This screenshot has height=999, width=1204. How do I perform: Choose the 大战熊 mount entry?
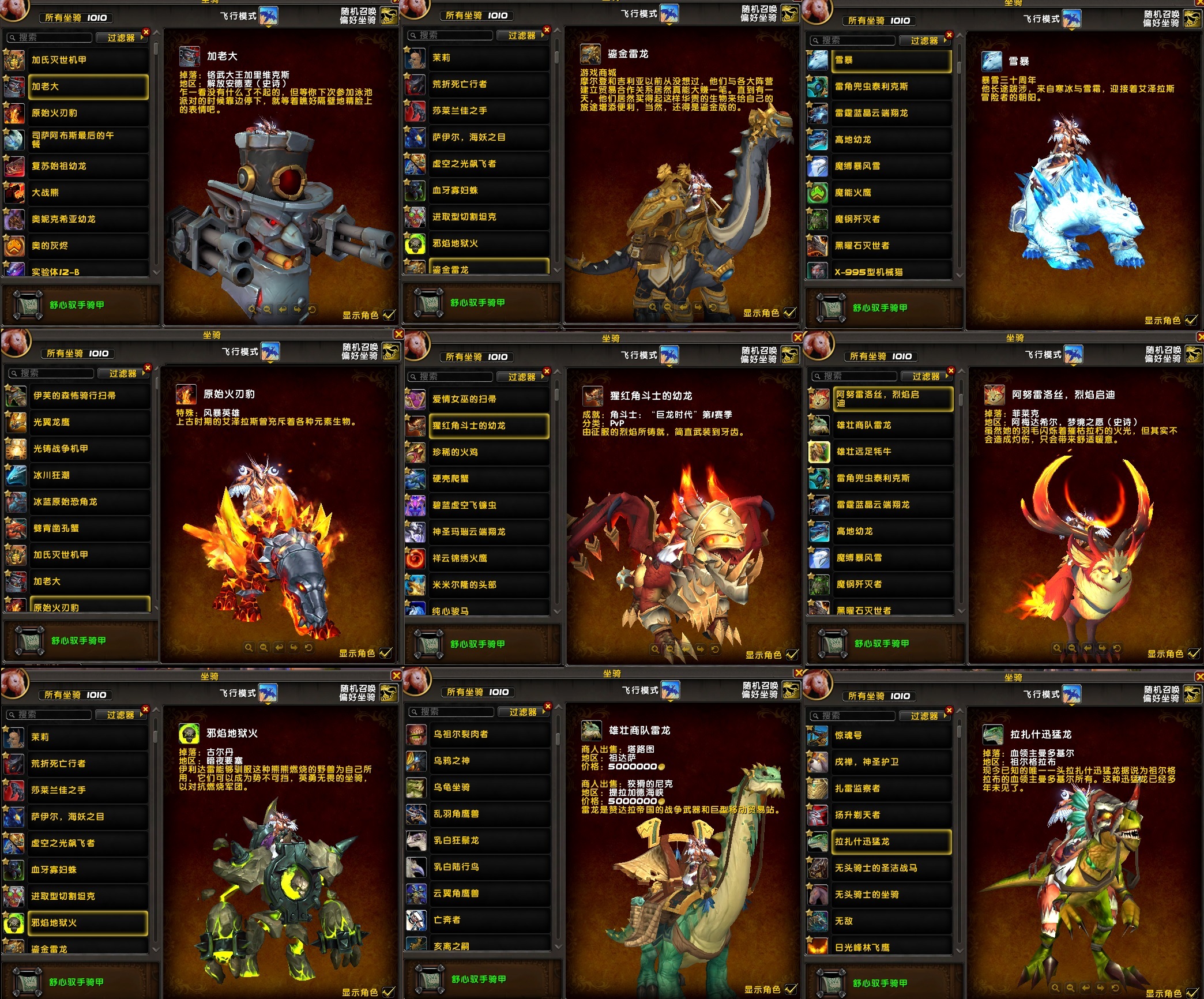point(86,193)
